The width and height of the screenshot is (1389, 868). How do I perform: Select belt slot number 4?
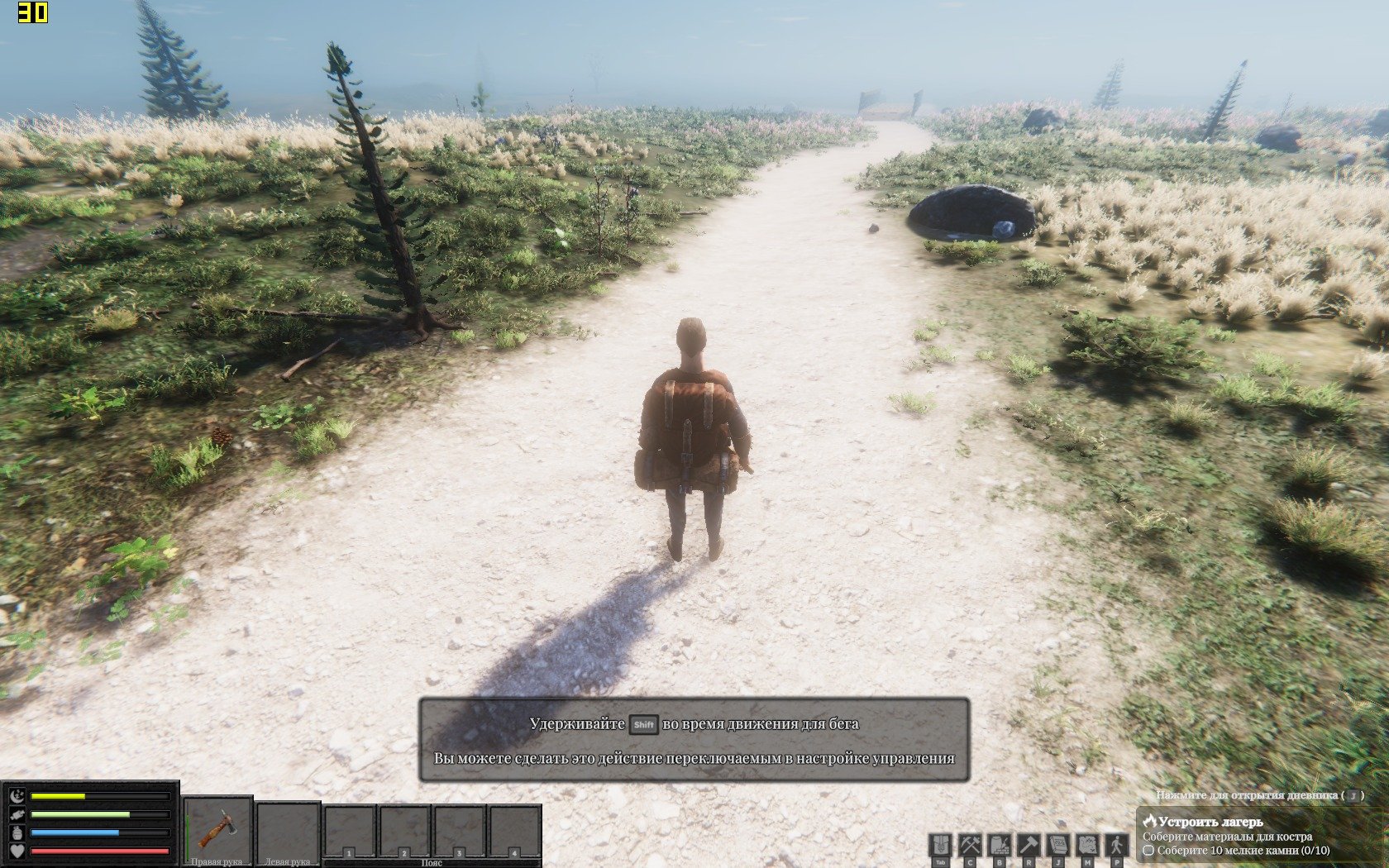(513, 832)
